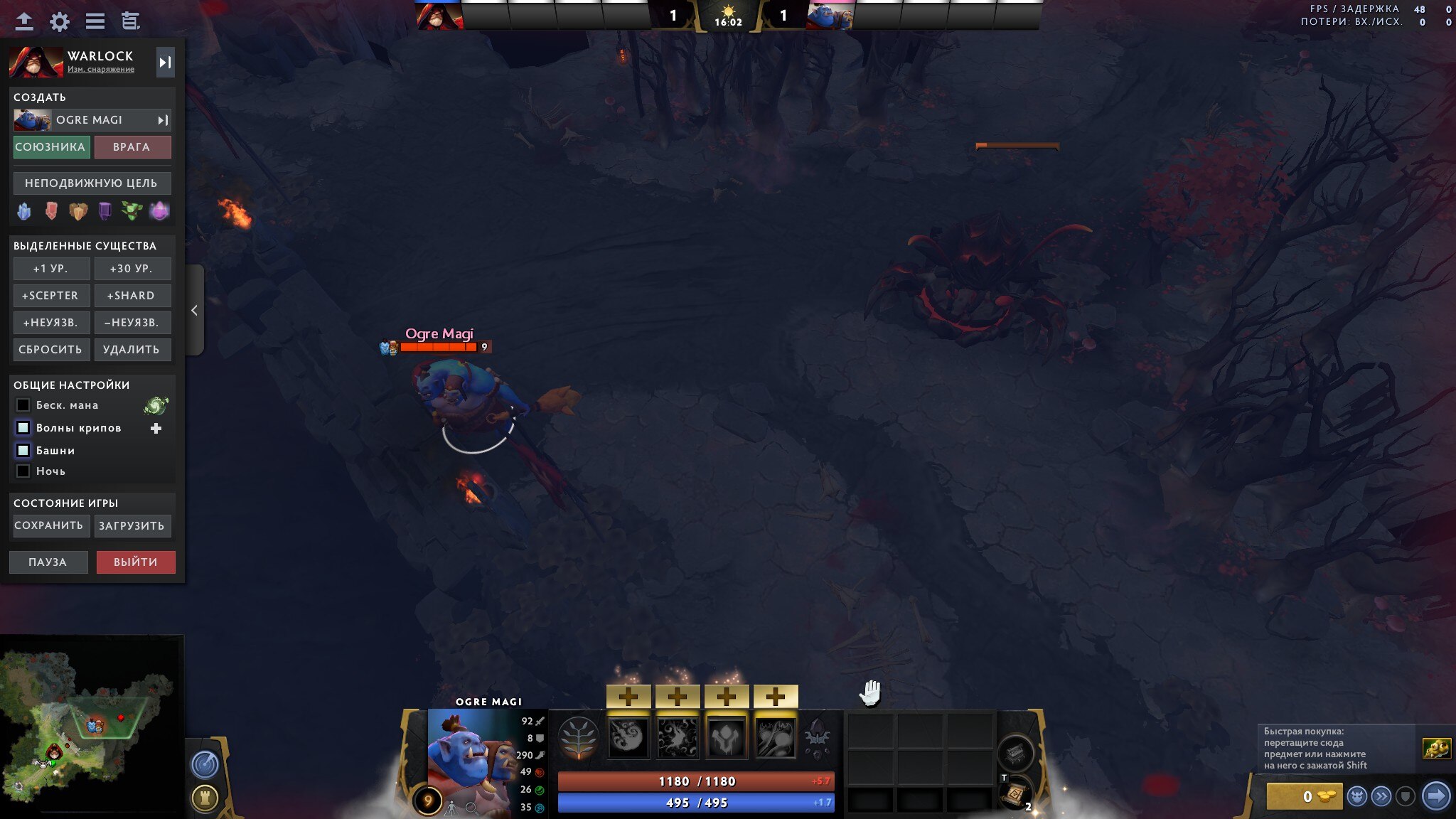1456x819 pixels.
Task: Enable the 'Ночь' checkbox
Action: (23, 471)
